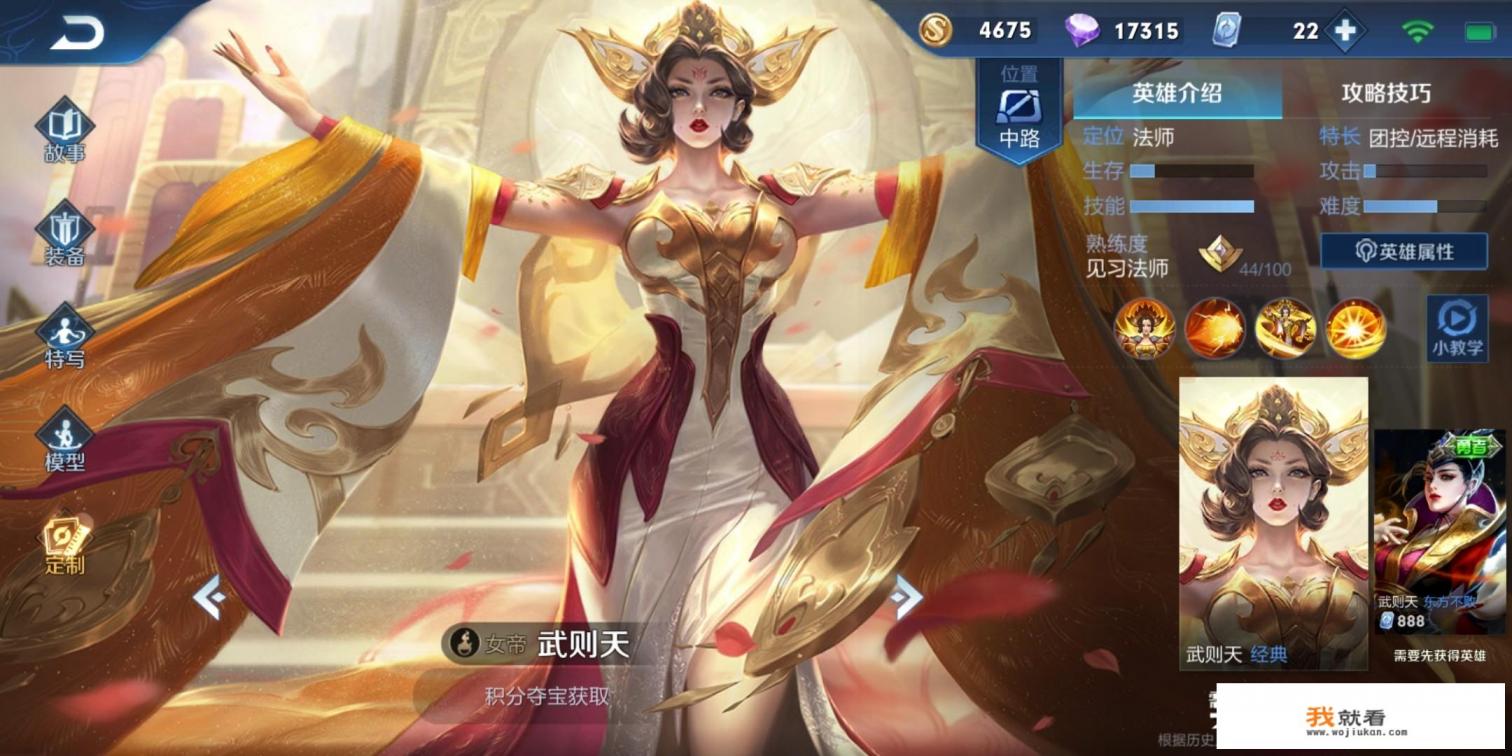Open the 定制 customization section
Viewport: 1512px width, 756px height.
point(65,543)
